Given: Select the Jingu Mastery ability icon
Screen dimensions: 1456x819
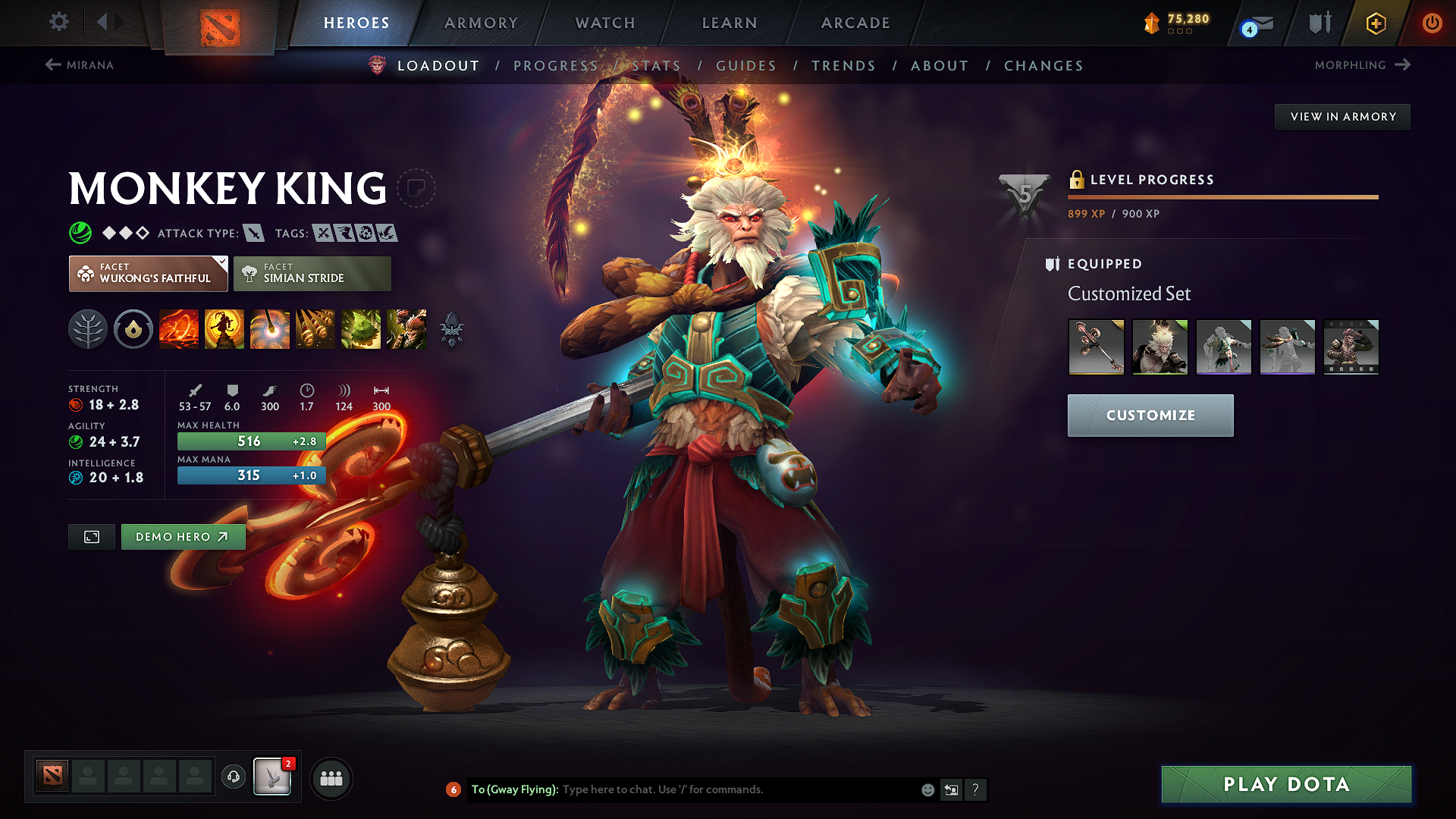Looking at the screenshot, I should pos(315,329).
